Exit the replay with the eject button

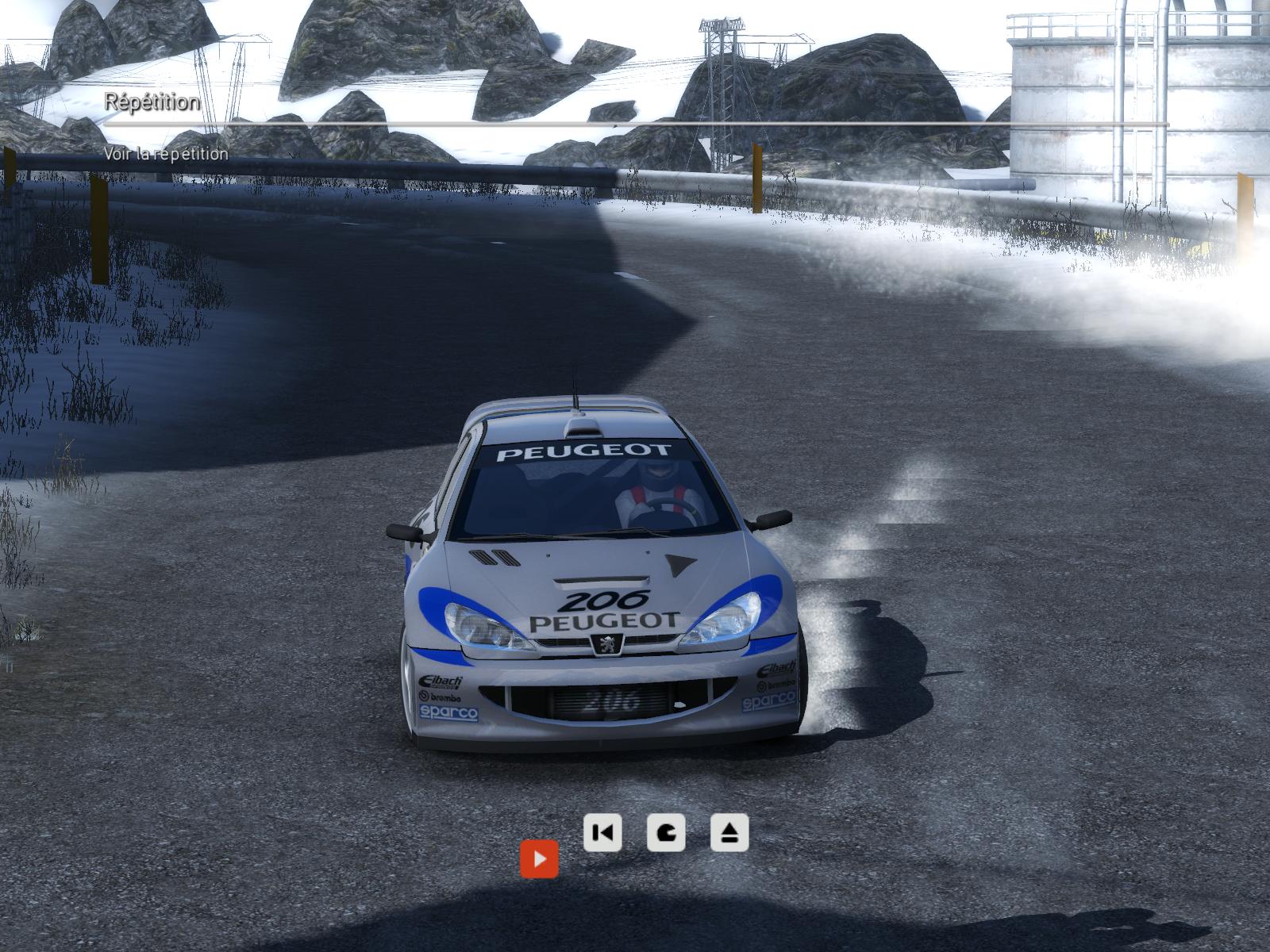[729, 833]
